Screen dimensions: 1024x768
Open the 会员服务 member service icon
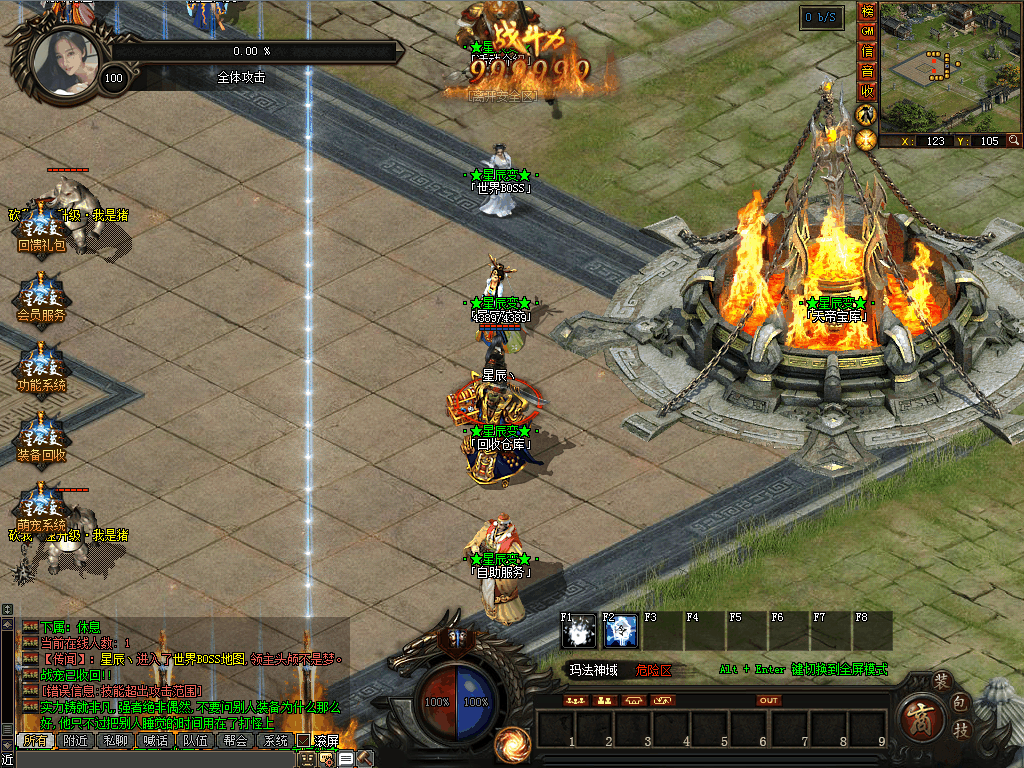coord(41,298)
